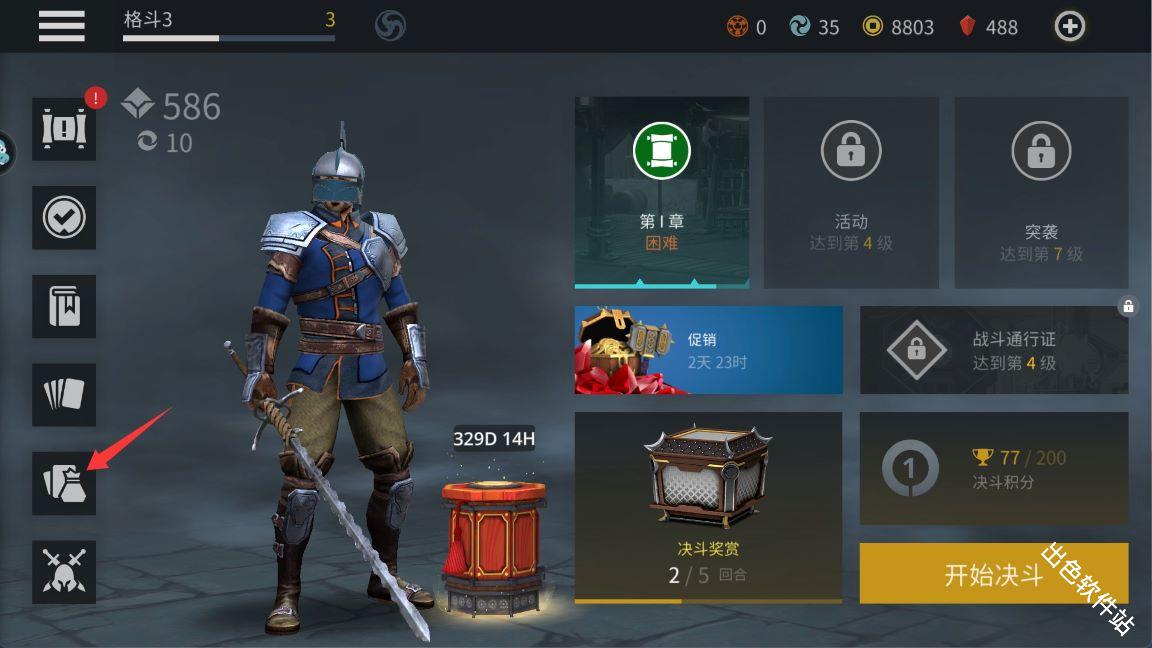The image size is (1152, 648).
Task: Tap the gold coin currency counter
Action: coord(898,27)
